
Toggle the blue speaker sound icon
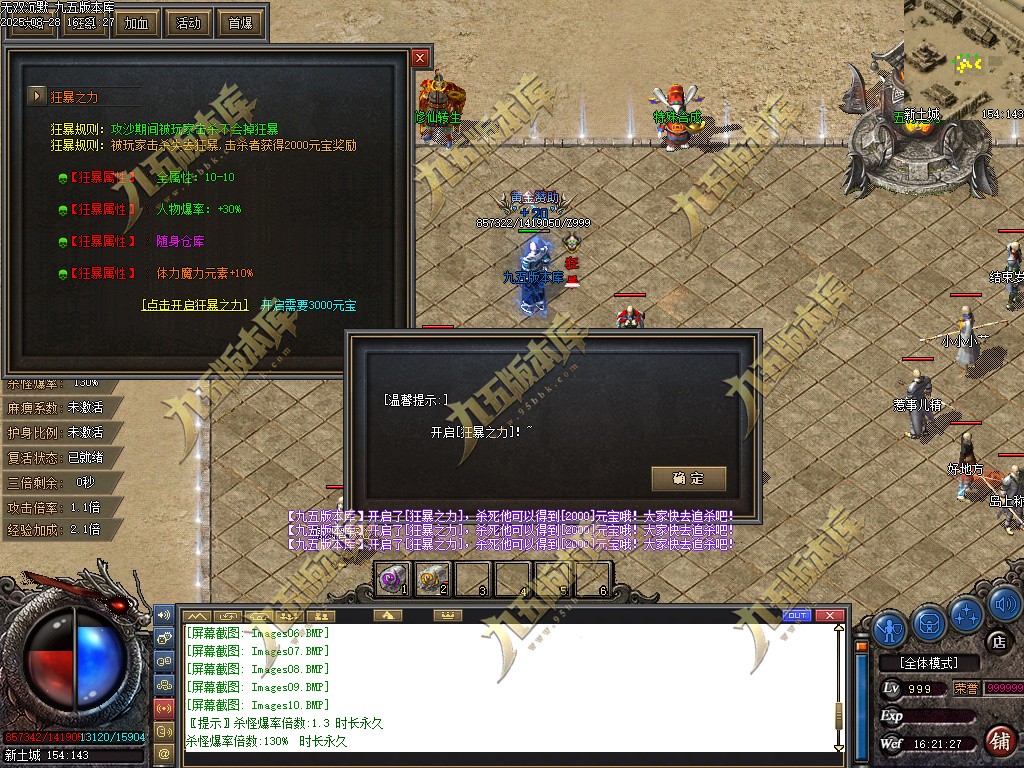click(1004, 606)
